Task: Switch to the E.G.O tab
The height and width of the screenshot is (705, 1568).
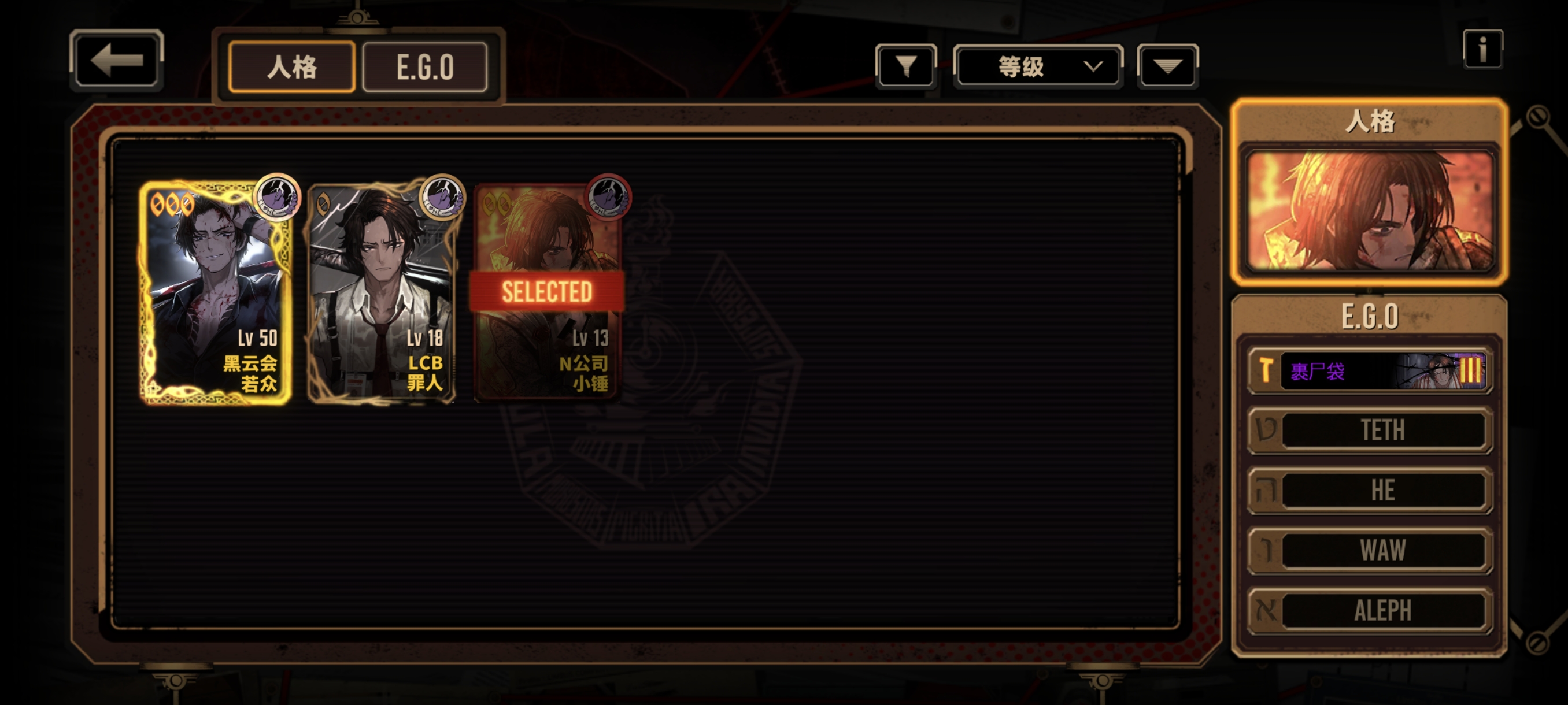Action: 425,67
